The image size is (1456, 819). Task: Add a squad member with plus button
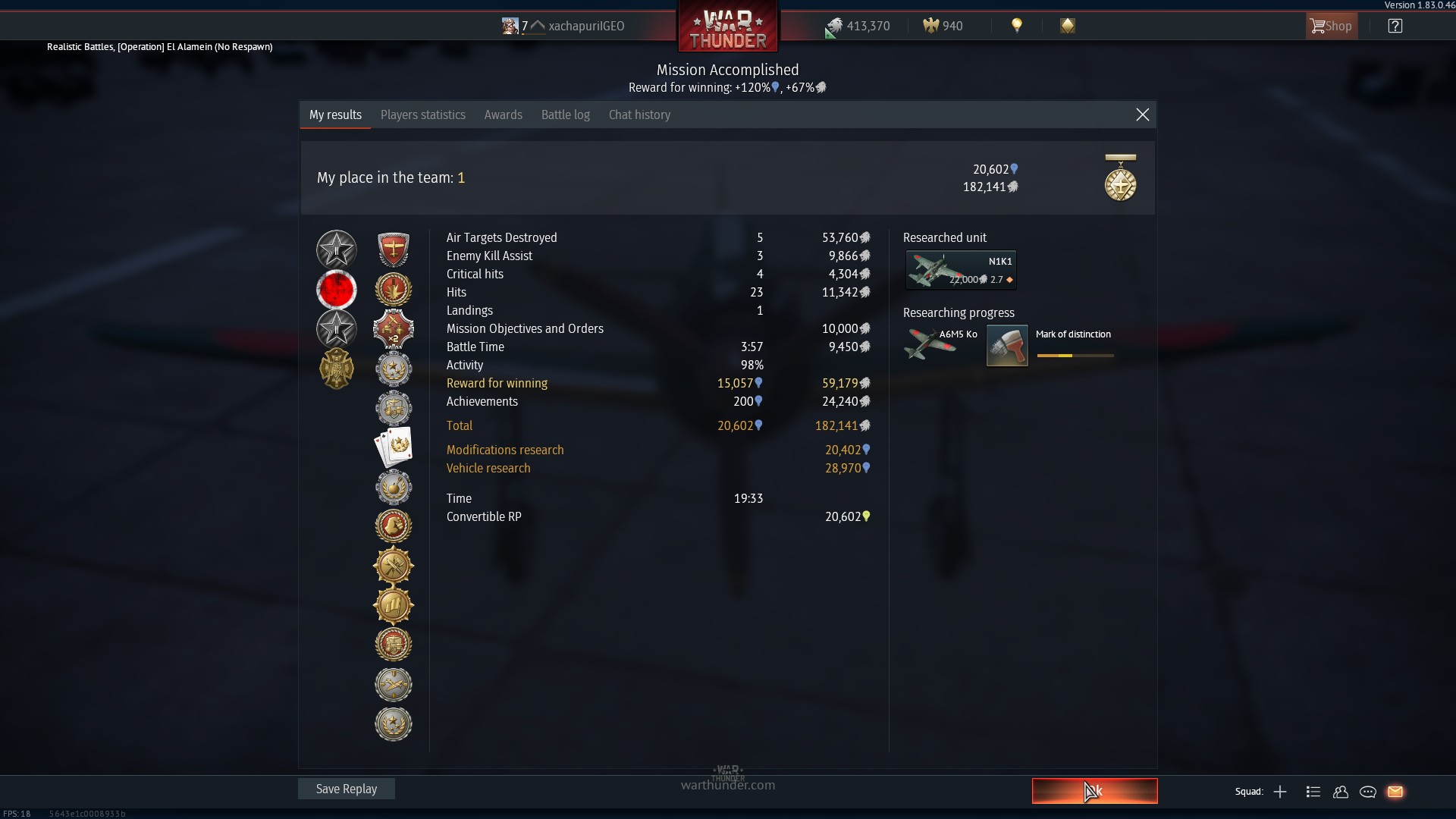1280,792
